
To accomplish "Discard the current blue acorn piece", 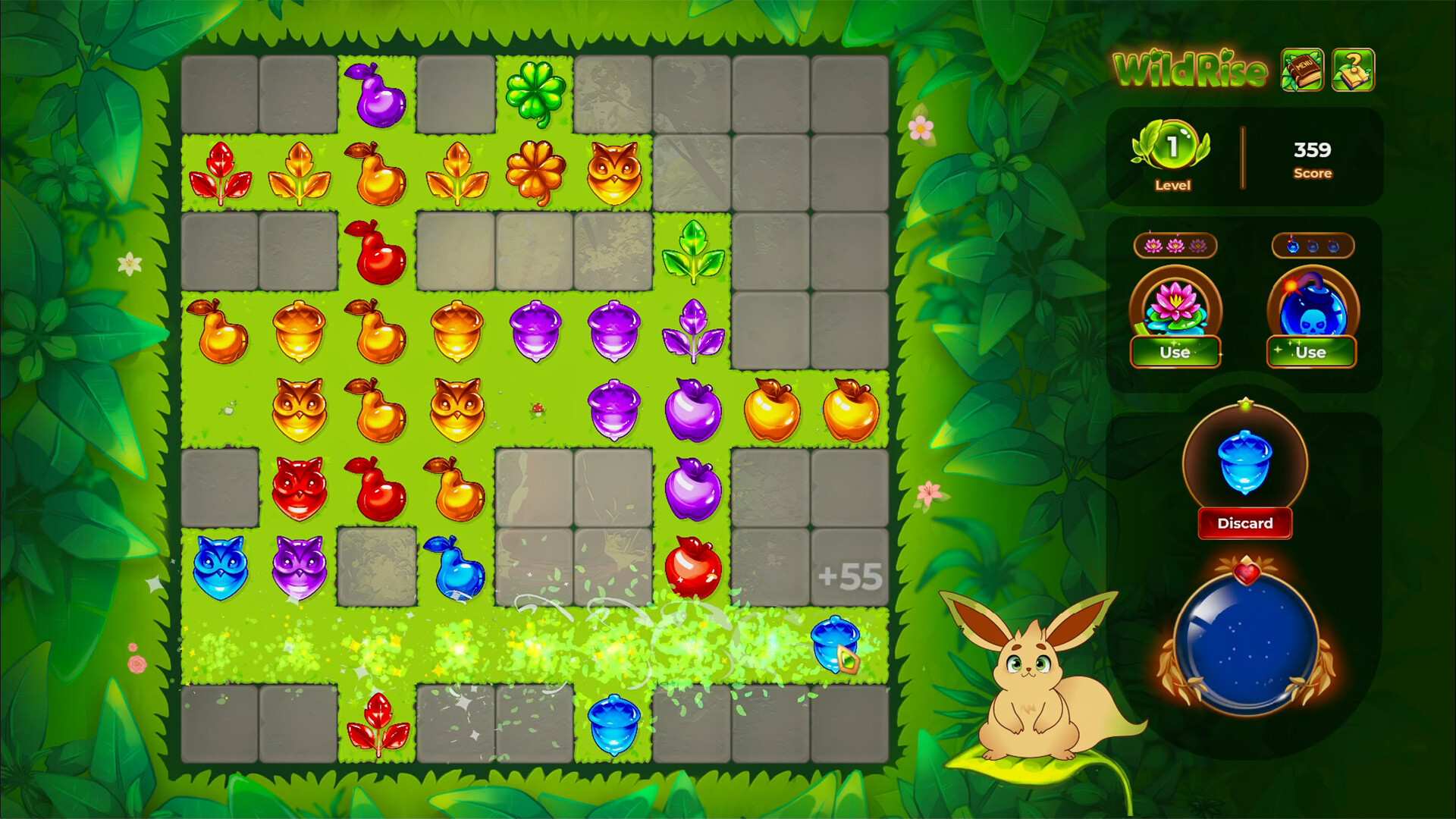I will (1244, 523).
